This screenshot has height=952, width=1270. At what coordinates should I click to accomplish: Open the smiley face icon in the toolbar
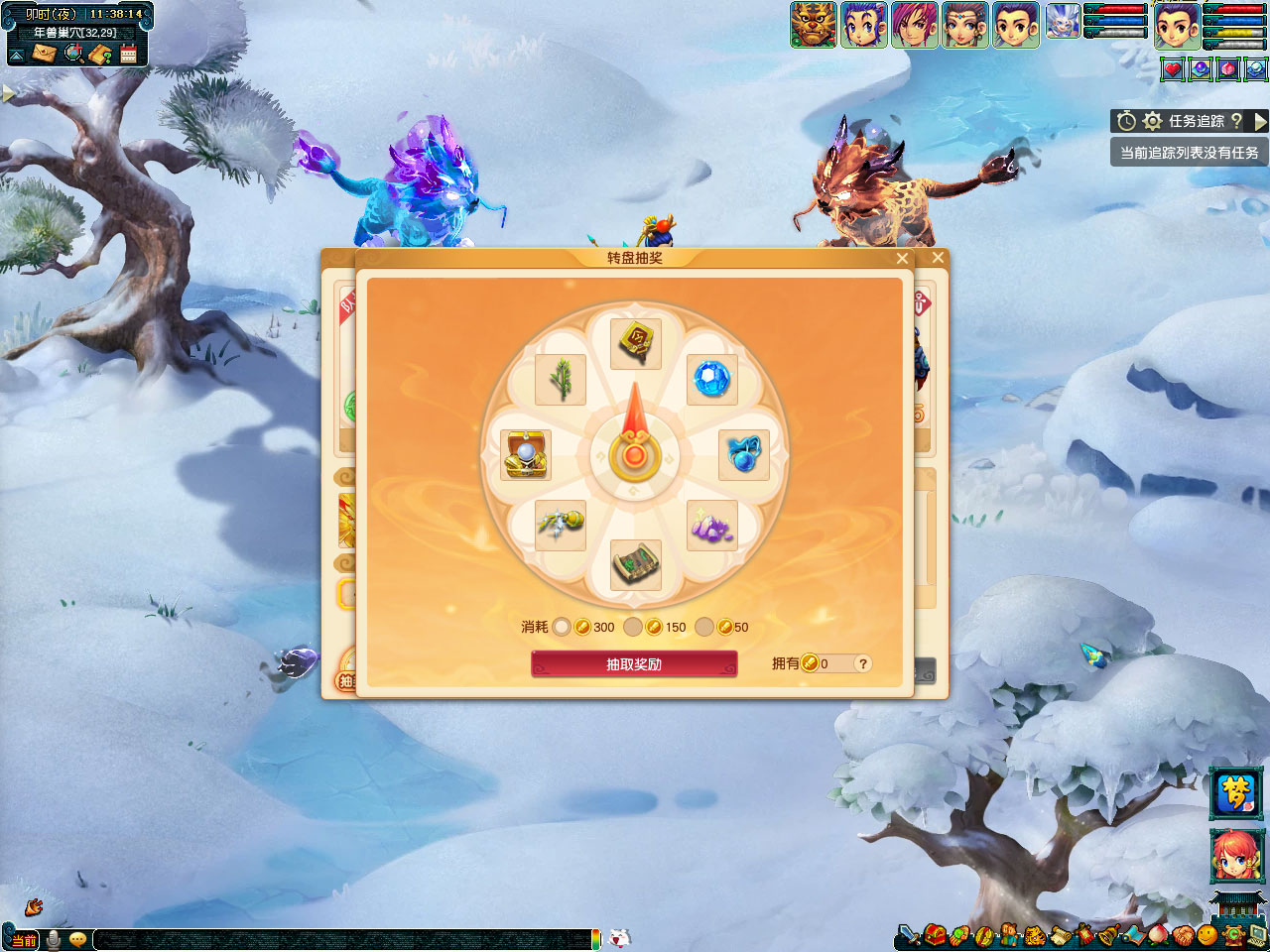[x=1206, y=934]
